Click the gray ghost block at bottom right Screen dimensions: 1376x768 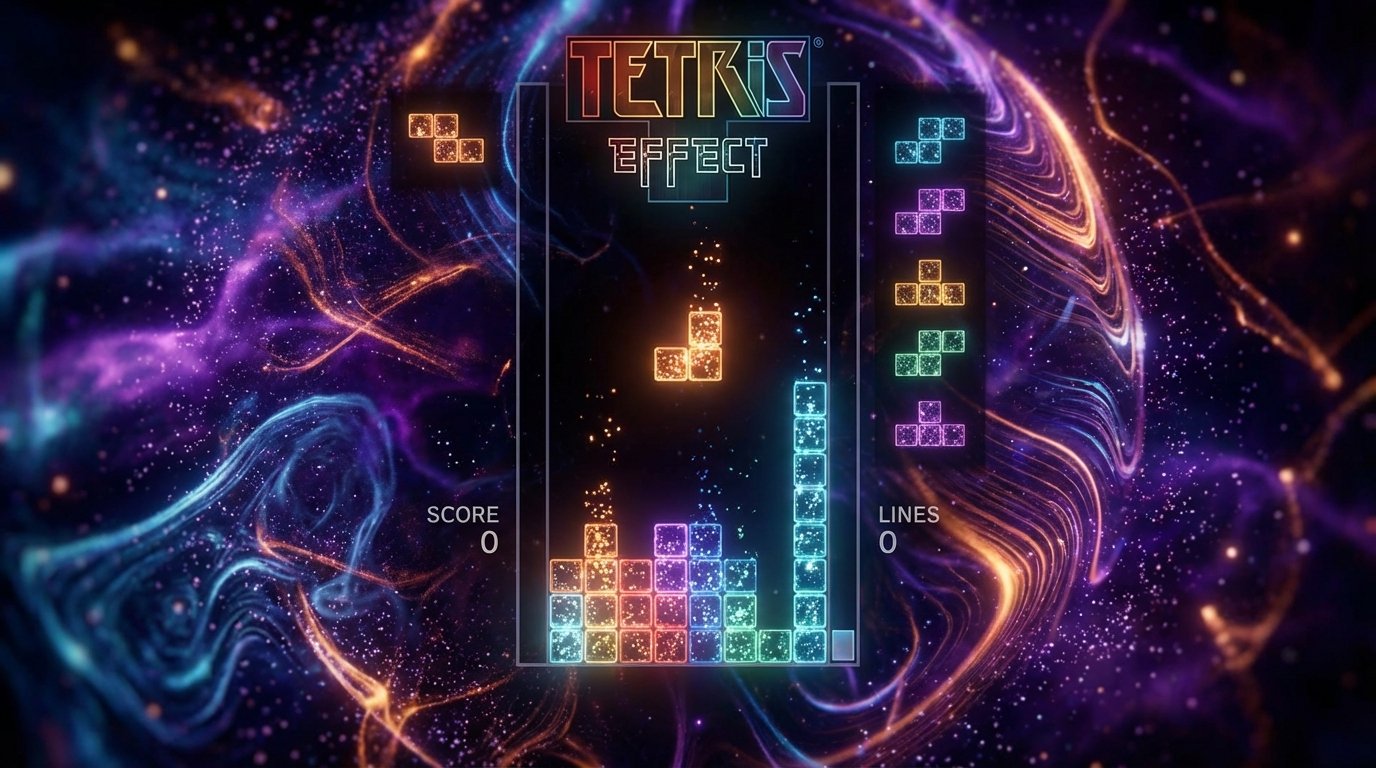pyautogui.click(x=842, y=646)
